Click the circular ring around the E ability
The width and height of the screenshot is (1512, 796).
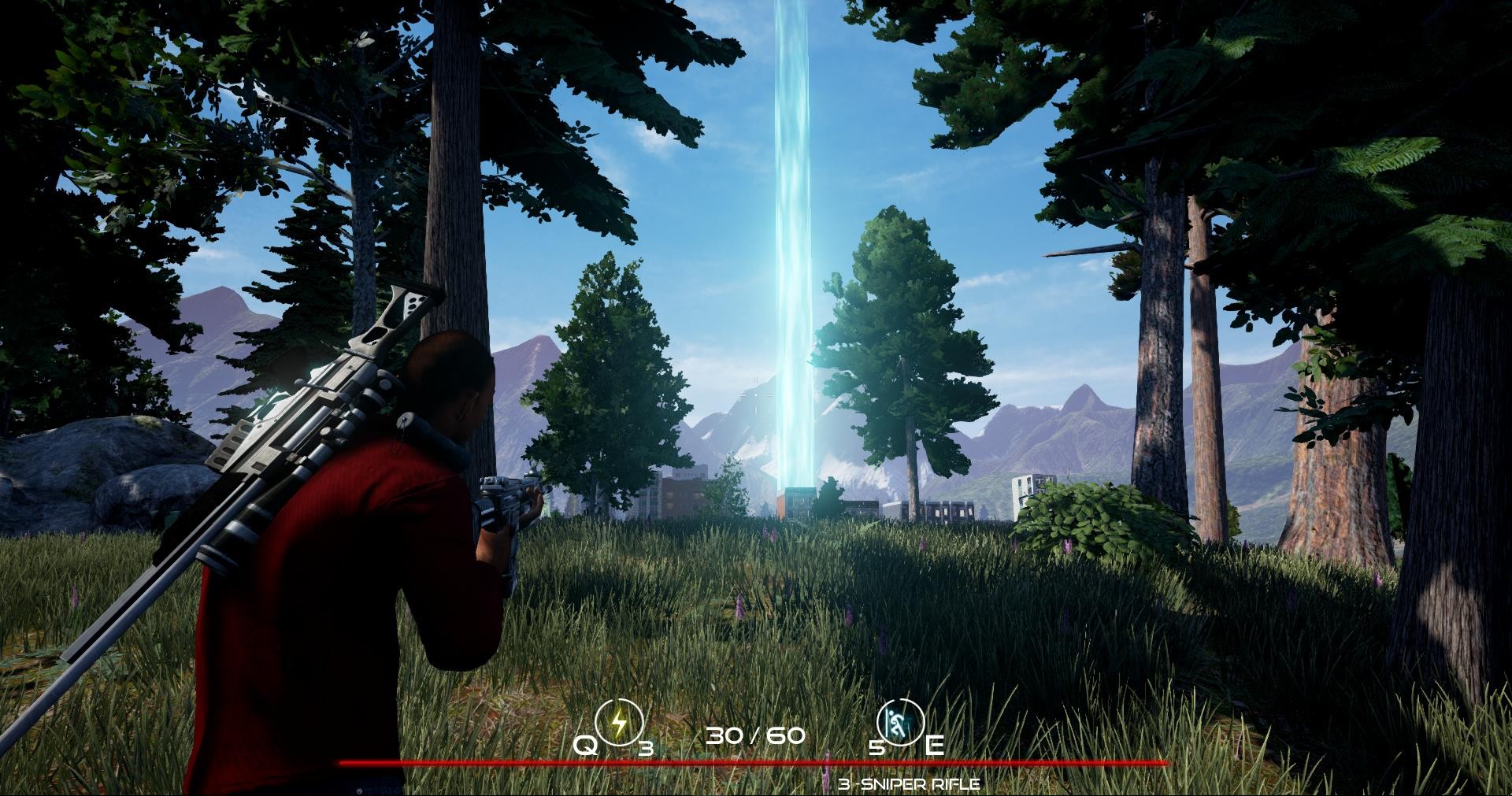pos(900,720)
